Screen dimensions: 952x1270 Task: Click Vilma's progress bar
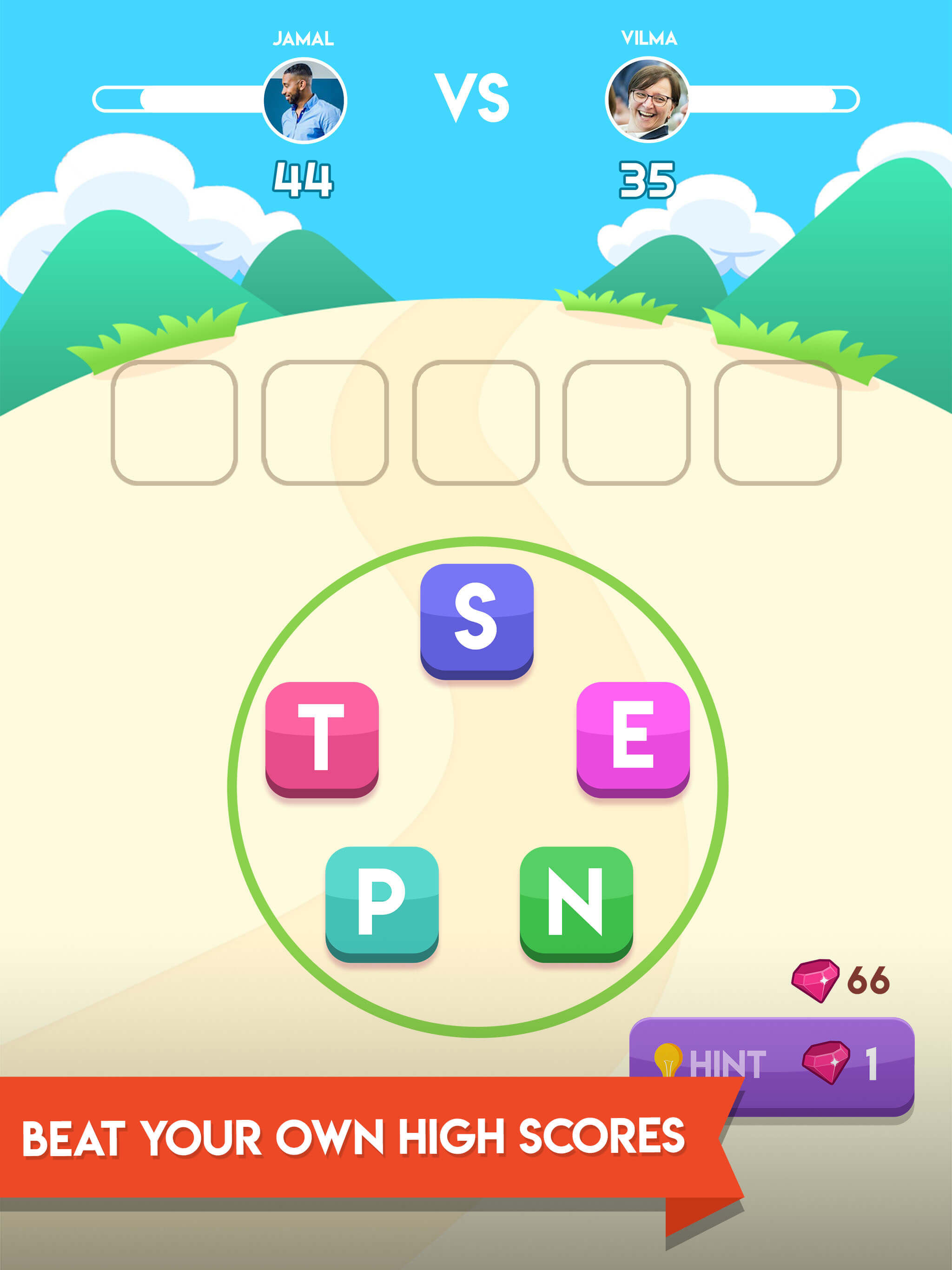[x=775, y=99]
